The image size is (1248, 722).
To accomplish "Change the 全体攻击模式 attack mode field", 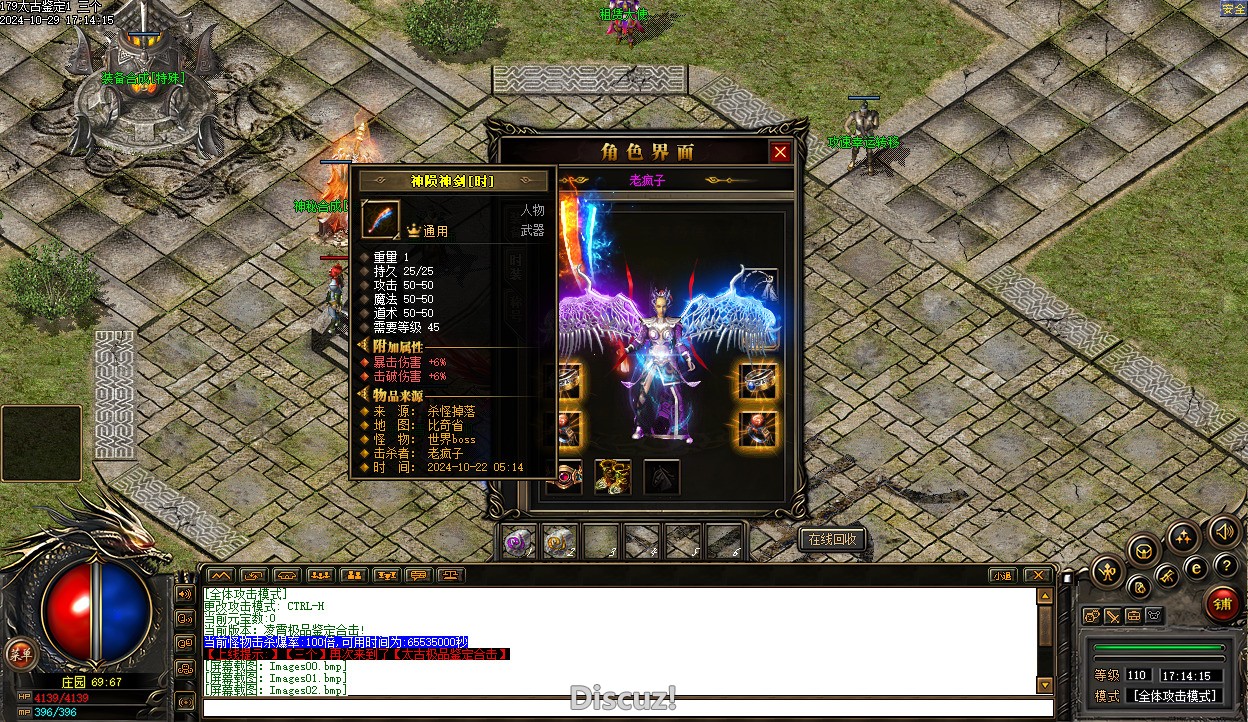I will click(x=1173, y=696).
